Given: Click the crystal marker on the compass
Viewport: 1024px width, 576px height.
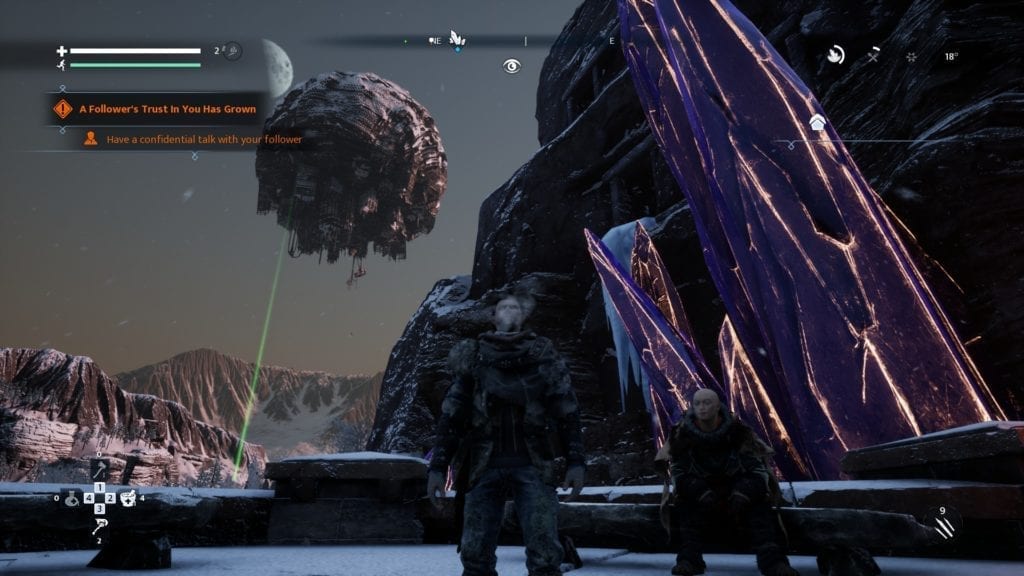Looking at the screenshot, I should click(457, 39).
